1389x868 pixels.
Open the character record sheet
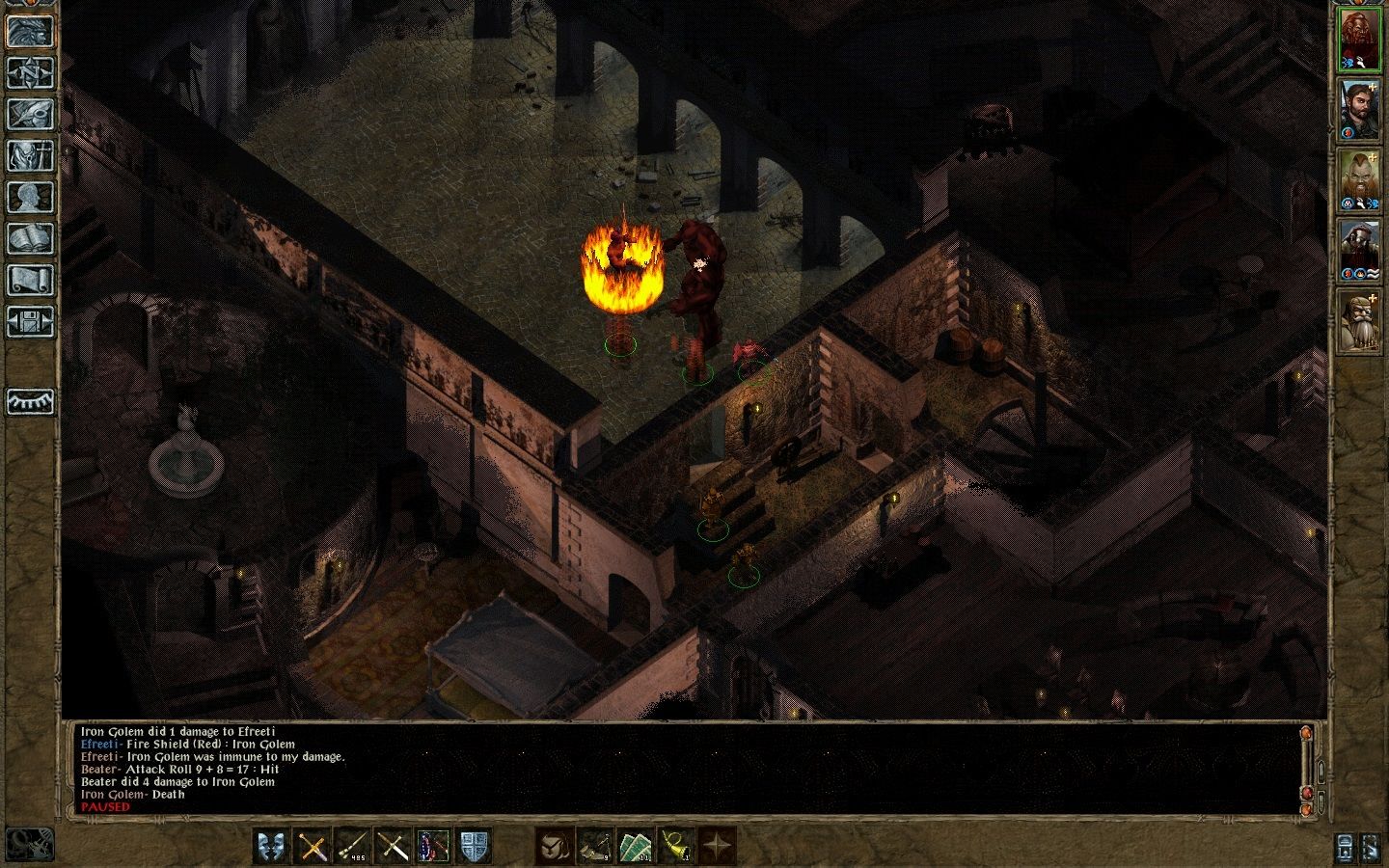pyautogui.click(x=29, y=197)
